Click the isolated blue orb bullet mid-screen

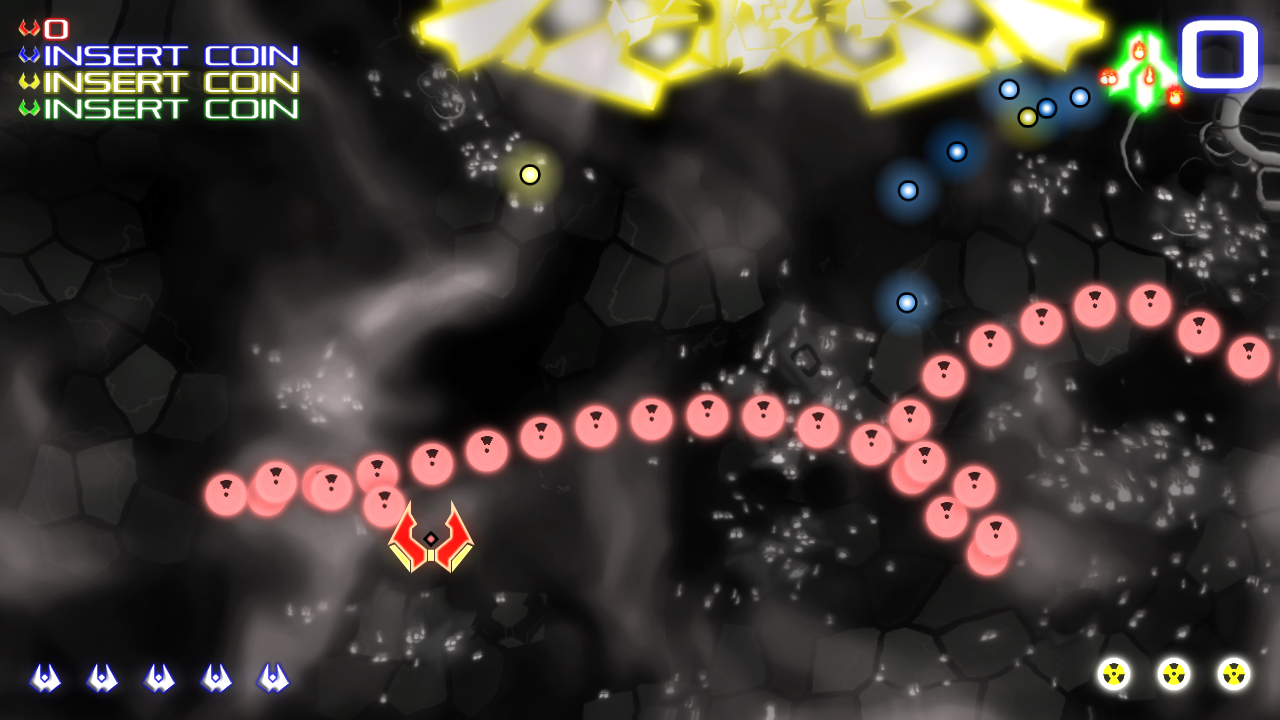pos(906,302)
